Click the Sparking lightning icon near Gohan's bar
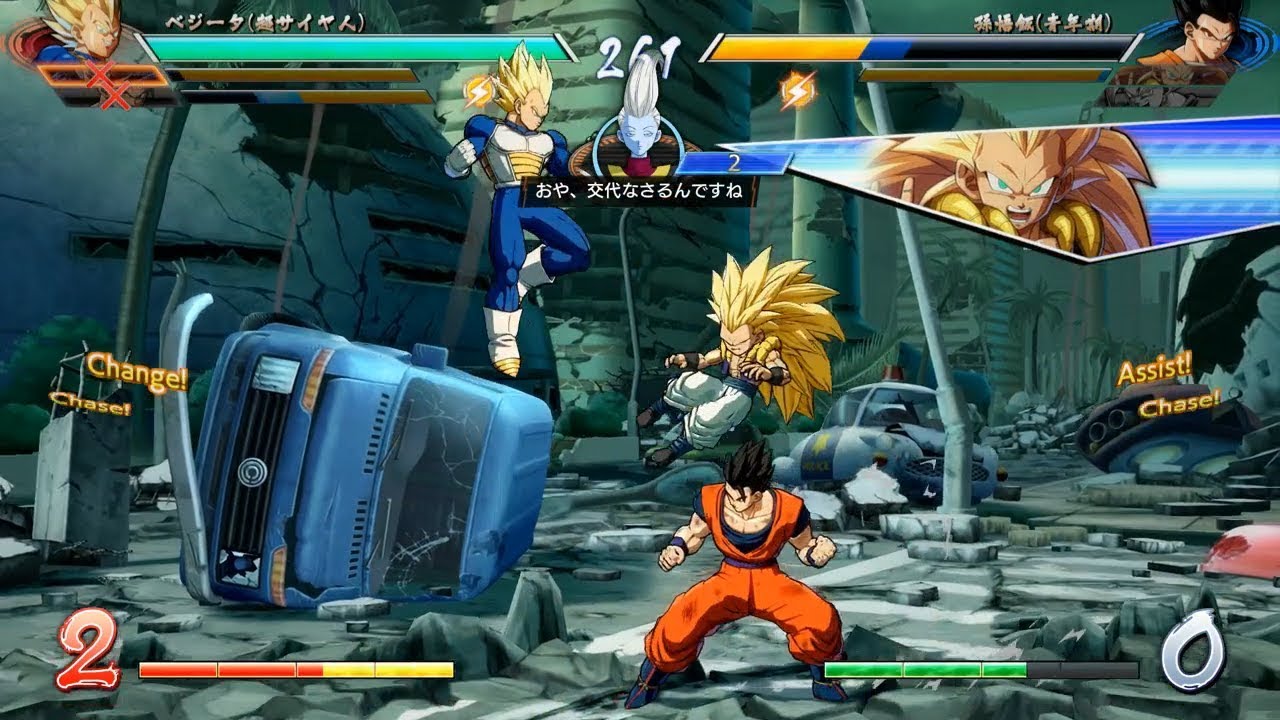This screenshot has height=720, width=1280. (793, 88)
